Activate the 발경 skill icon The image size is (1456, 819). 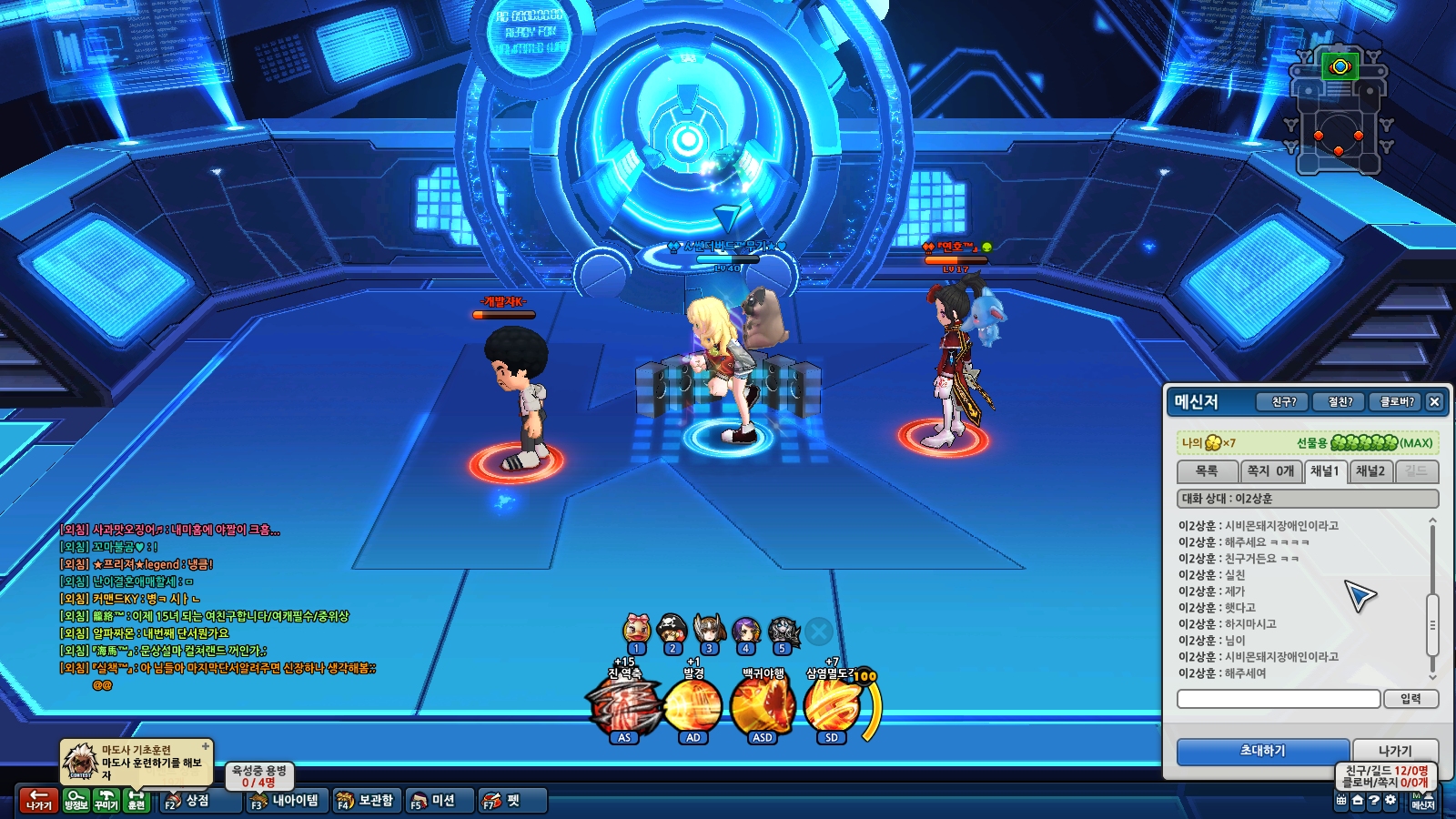point(693,705)
